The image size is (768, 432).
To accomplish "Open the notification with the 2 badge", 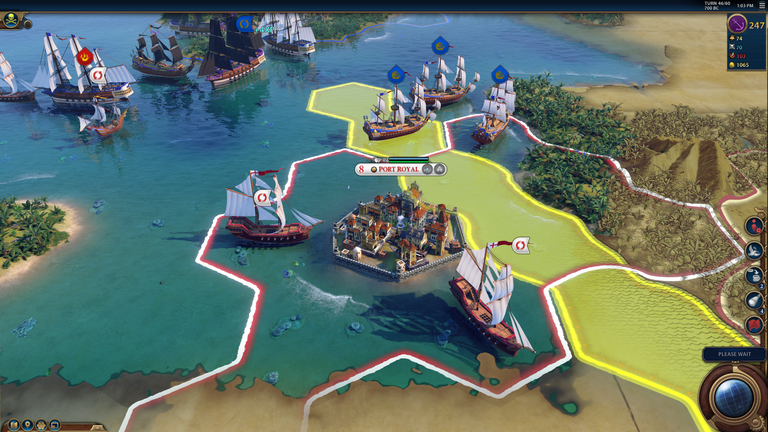I will pyautogui.click(x=754, y=276).
